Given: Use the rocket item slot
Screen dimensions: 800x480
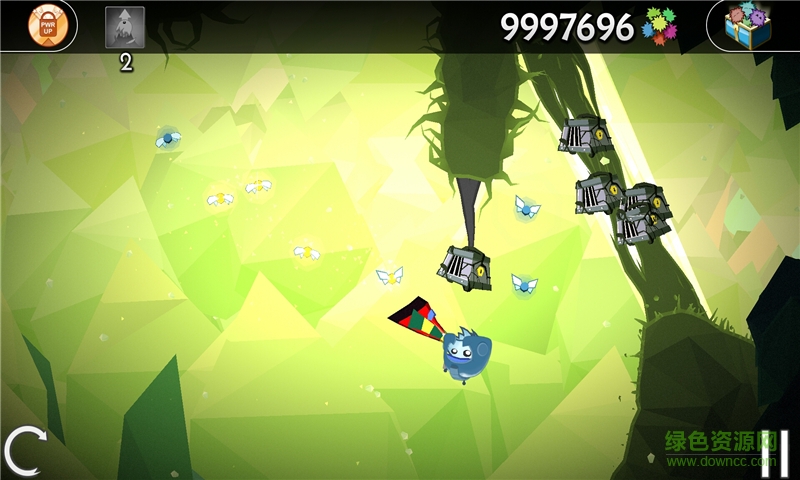Looking at the screenshot, I should 125,28.
